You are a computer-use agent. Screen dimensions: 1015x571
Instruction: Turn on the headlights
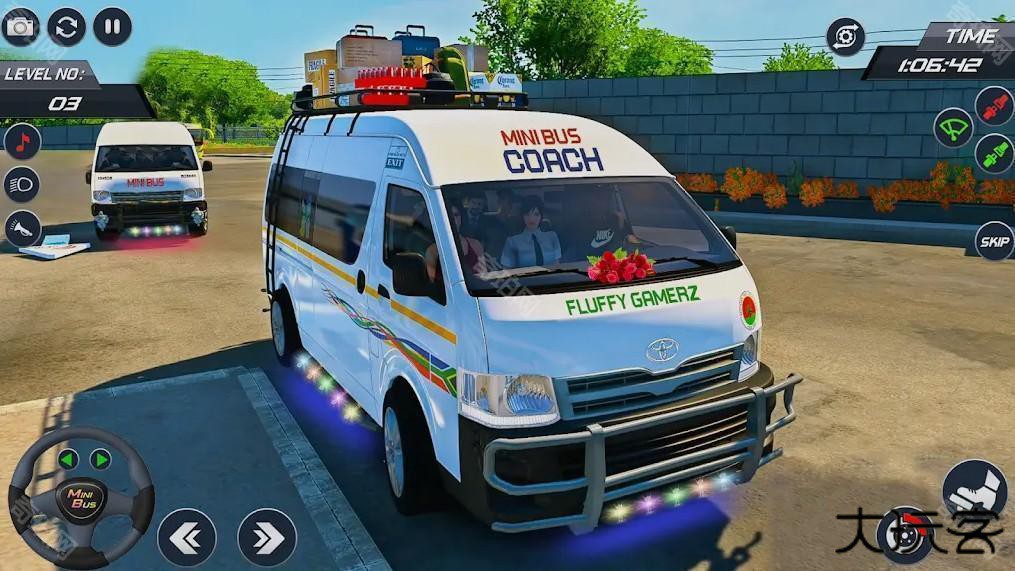pos(22,184)
